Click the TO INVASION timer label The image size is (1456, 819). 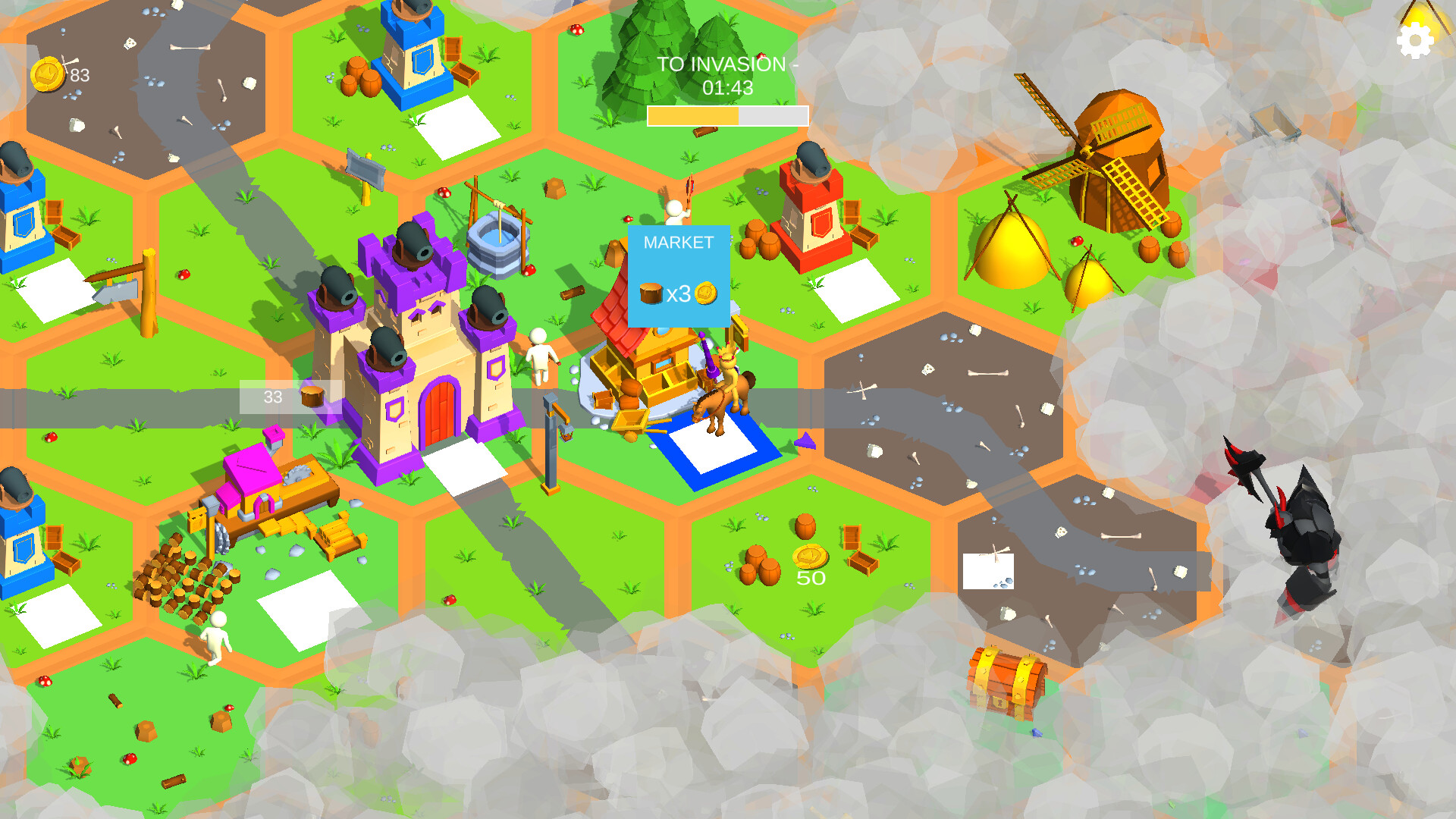coord(726,65)
